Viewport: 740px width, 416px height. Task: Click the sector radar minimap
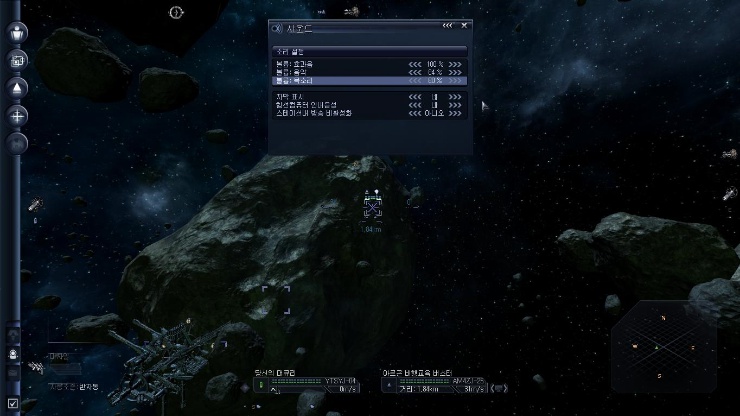(660, 346)
